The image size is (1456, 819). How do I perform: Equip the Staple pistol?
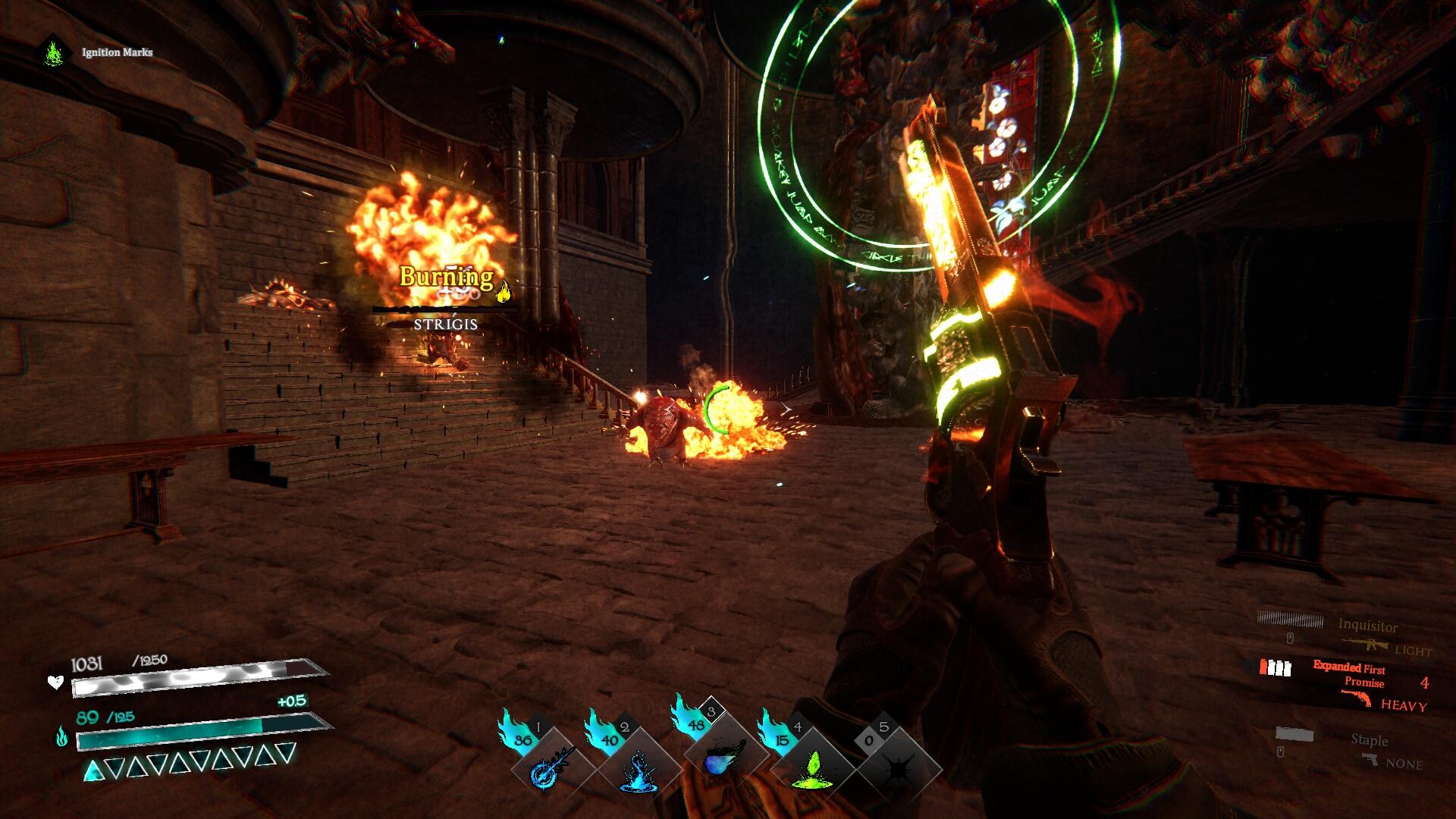coord(1370,748)
